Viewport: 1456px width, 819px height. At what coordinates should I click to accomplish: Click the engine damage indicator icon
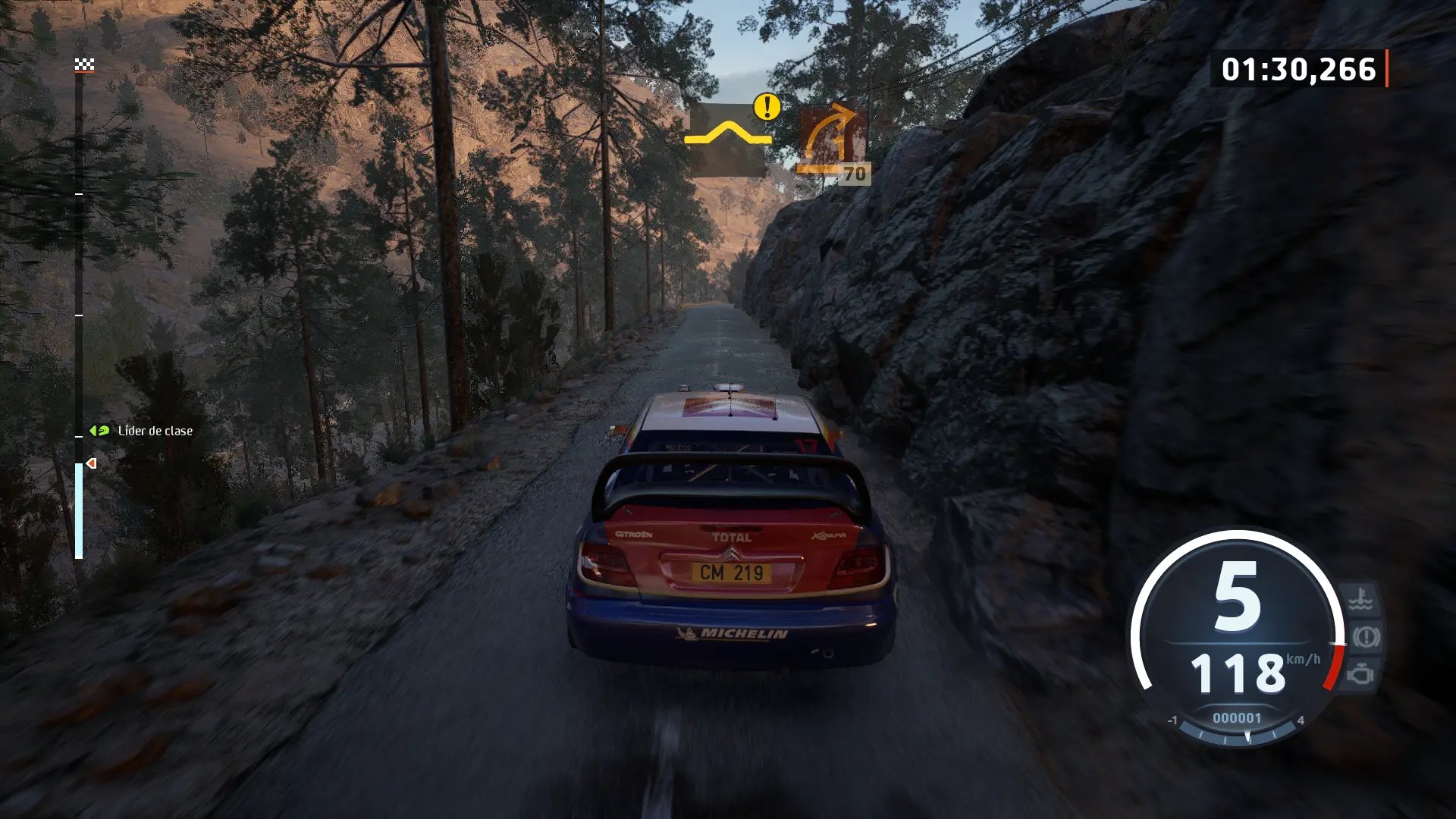click(x=1361, y=673)
